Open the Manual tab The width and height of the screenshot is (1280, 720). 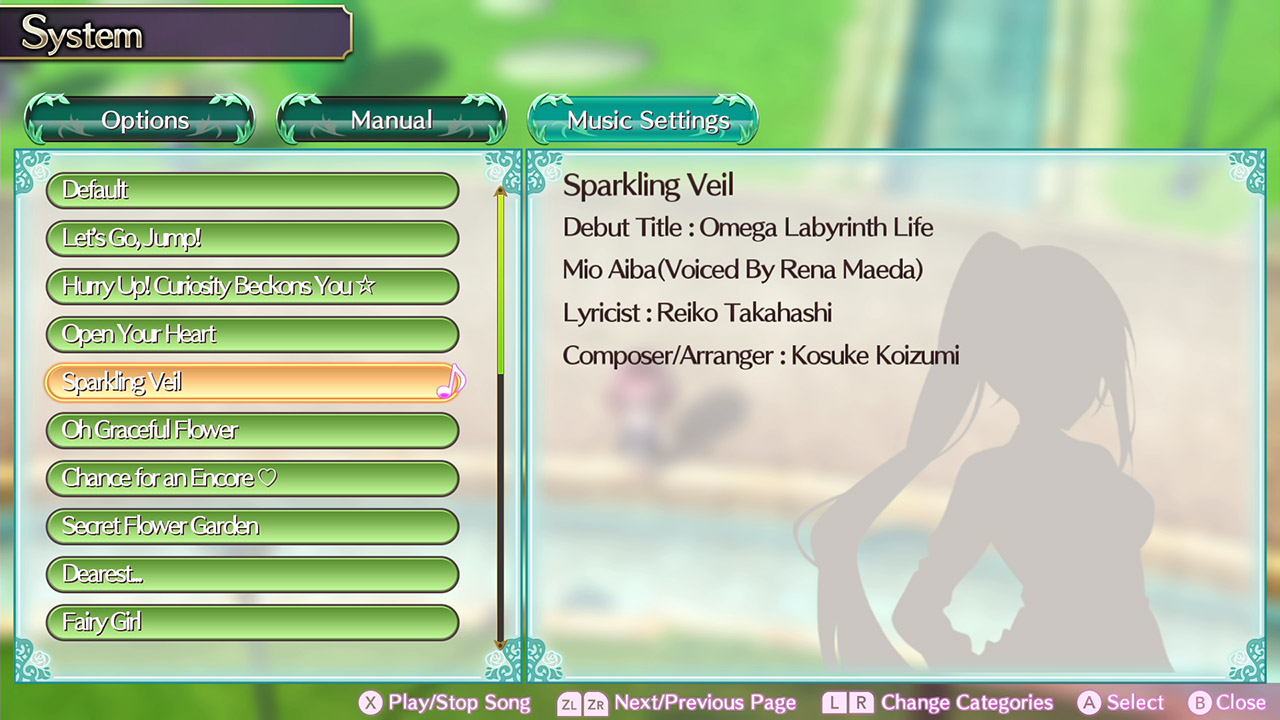coord(391,119)
